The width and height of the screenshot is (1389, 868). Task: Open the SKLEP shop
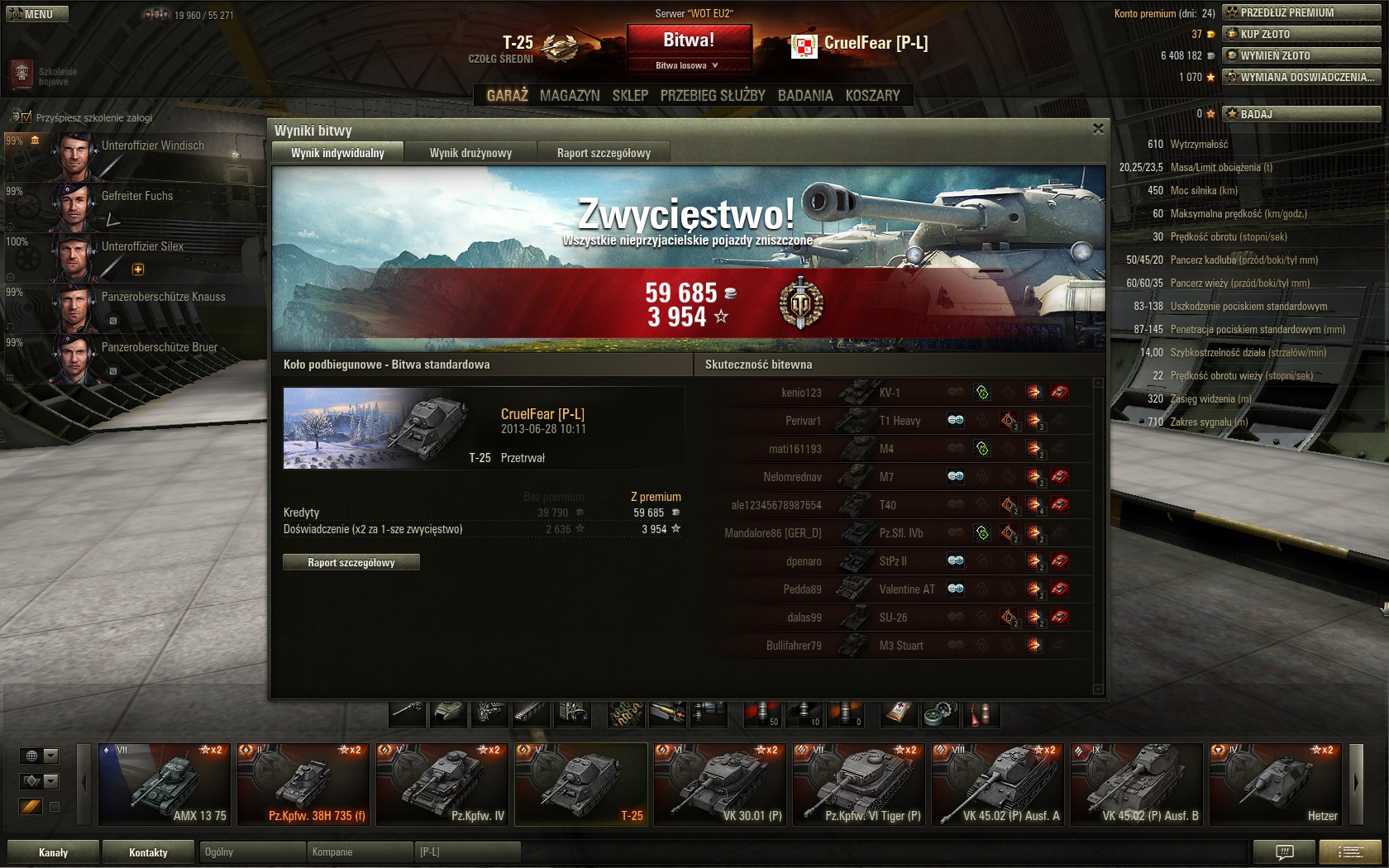(x=630, y=96)
